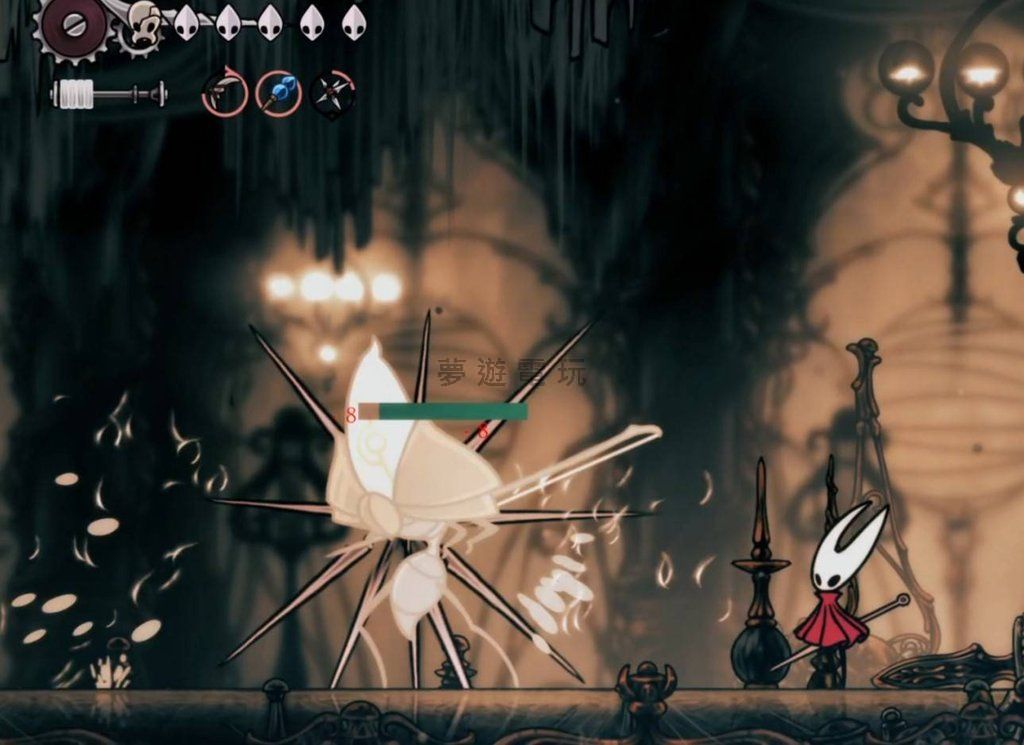Image resolution: width=1024 pixels, height=745 pixels.
Task: Select the curved boomerang tool icon
Action: point(224,94)
